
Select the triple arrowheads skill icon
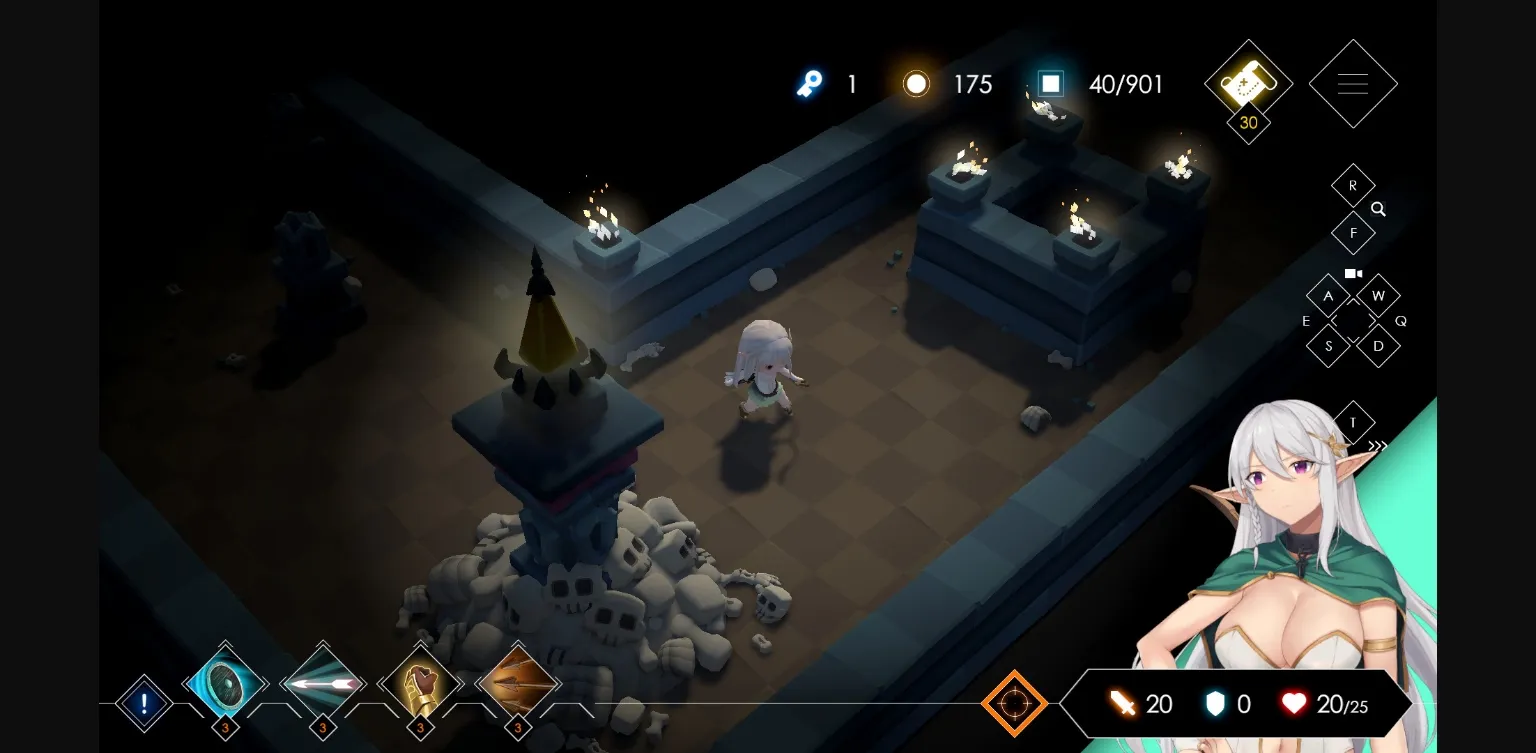517,685
